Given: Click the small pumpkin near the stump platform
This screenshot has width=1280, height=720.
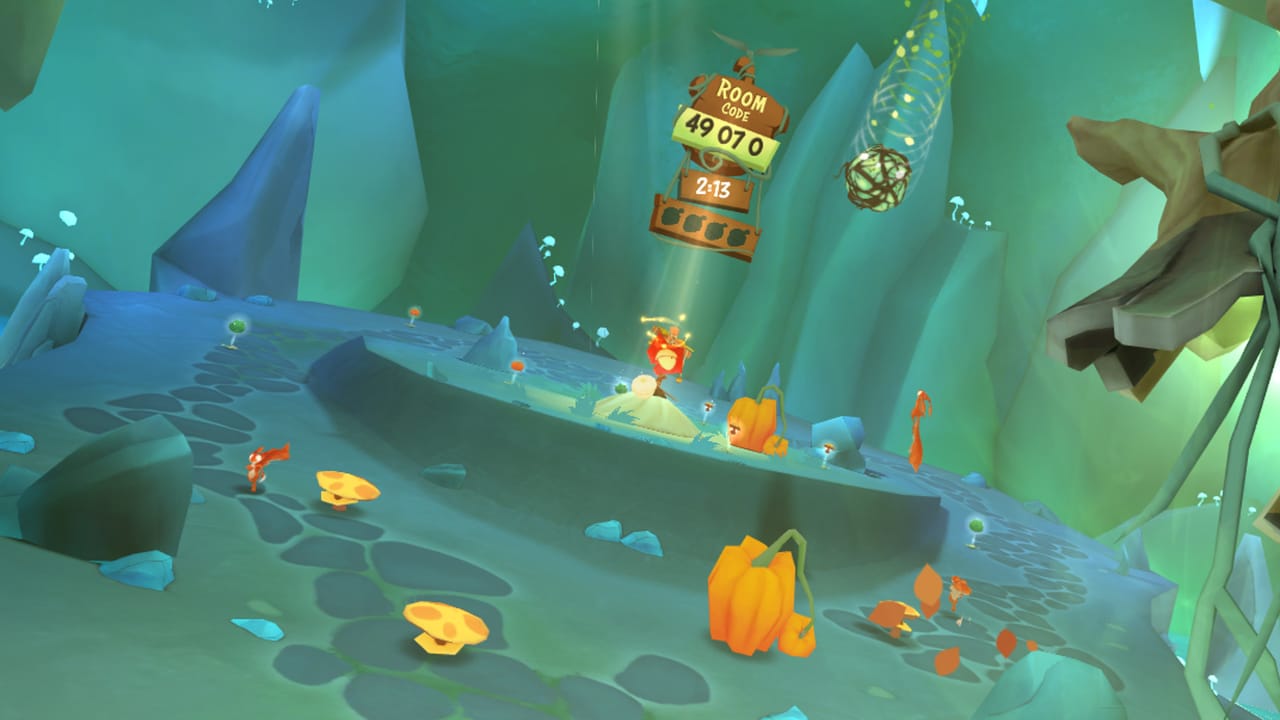Looking at the screenshot, I should 755,425.
